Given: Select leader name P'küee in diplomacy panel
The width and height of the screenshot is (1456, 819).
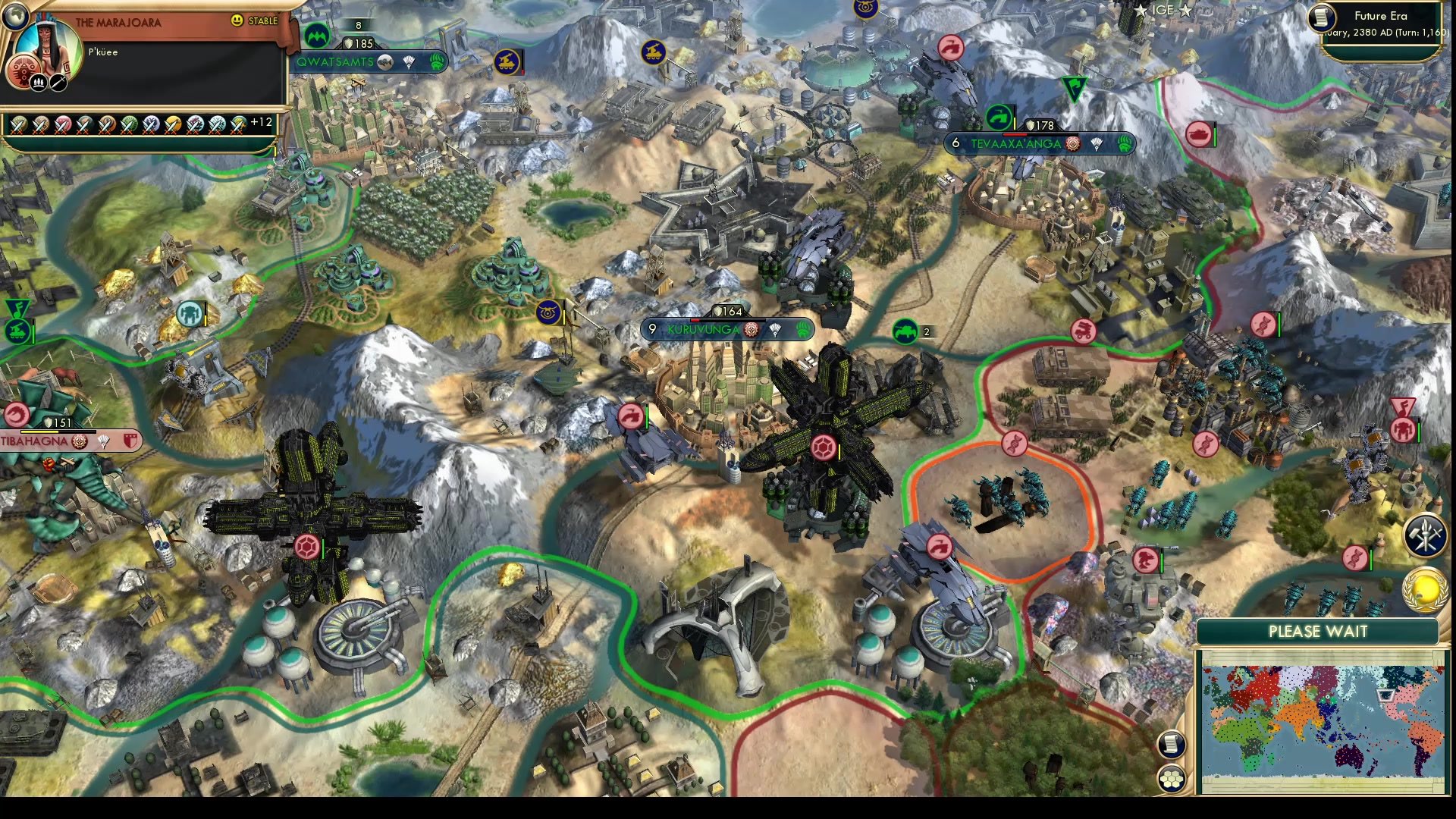Looking at the screenshot, I should 102,52.
